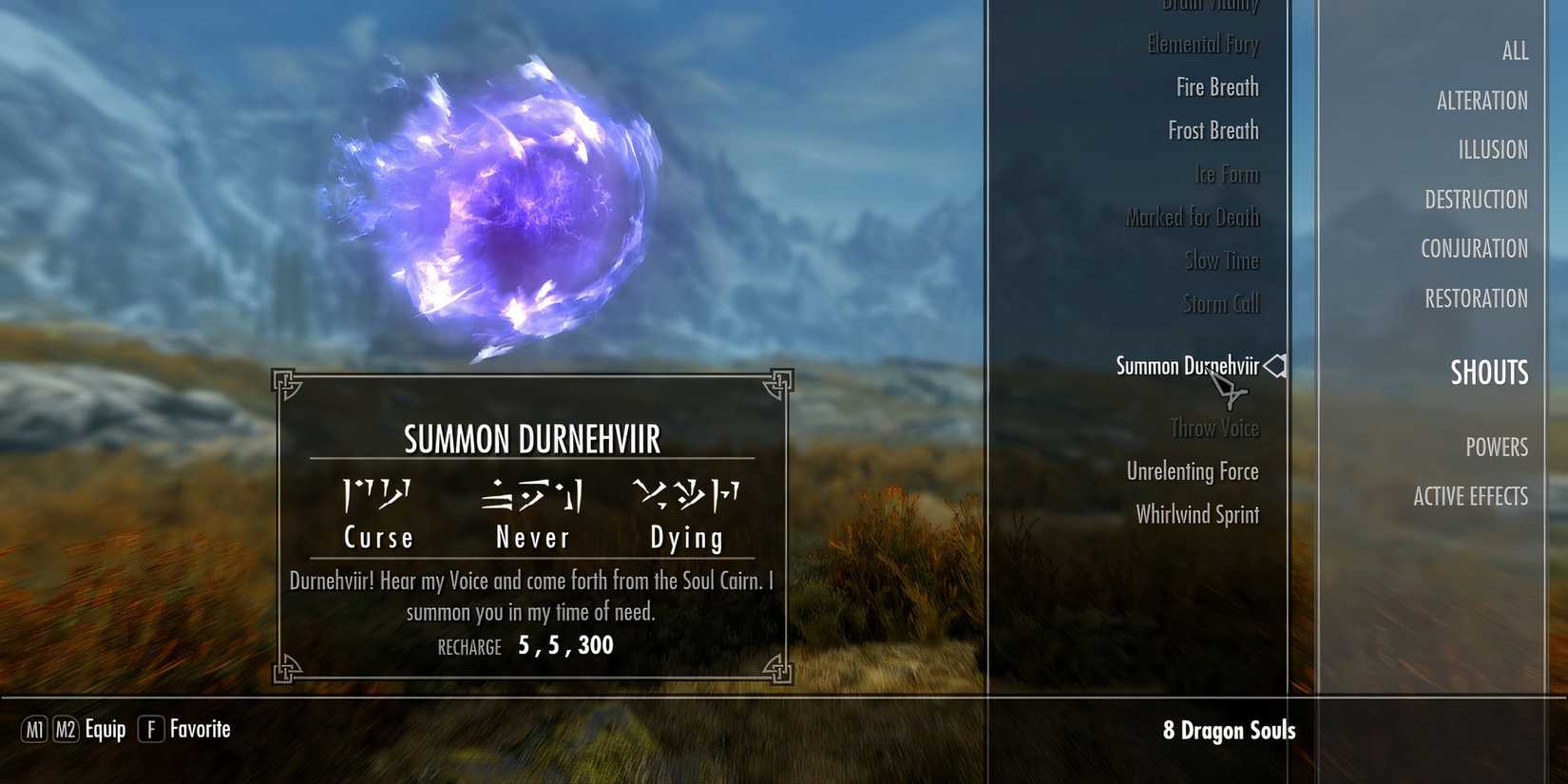This screenshot has height=784, width=1568.
Task: Click the F key icon beside Favorite
Action: coord(150,730)
